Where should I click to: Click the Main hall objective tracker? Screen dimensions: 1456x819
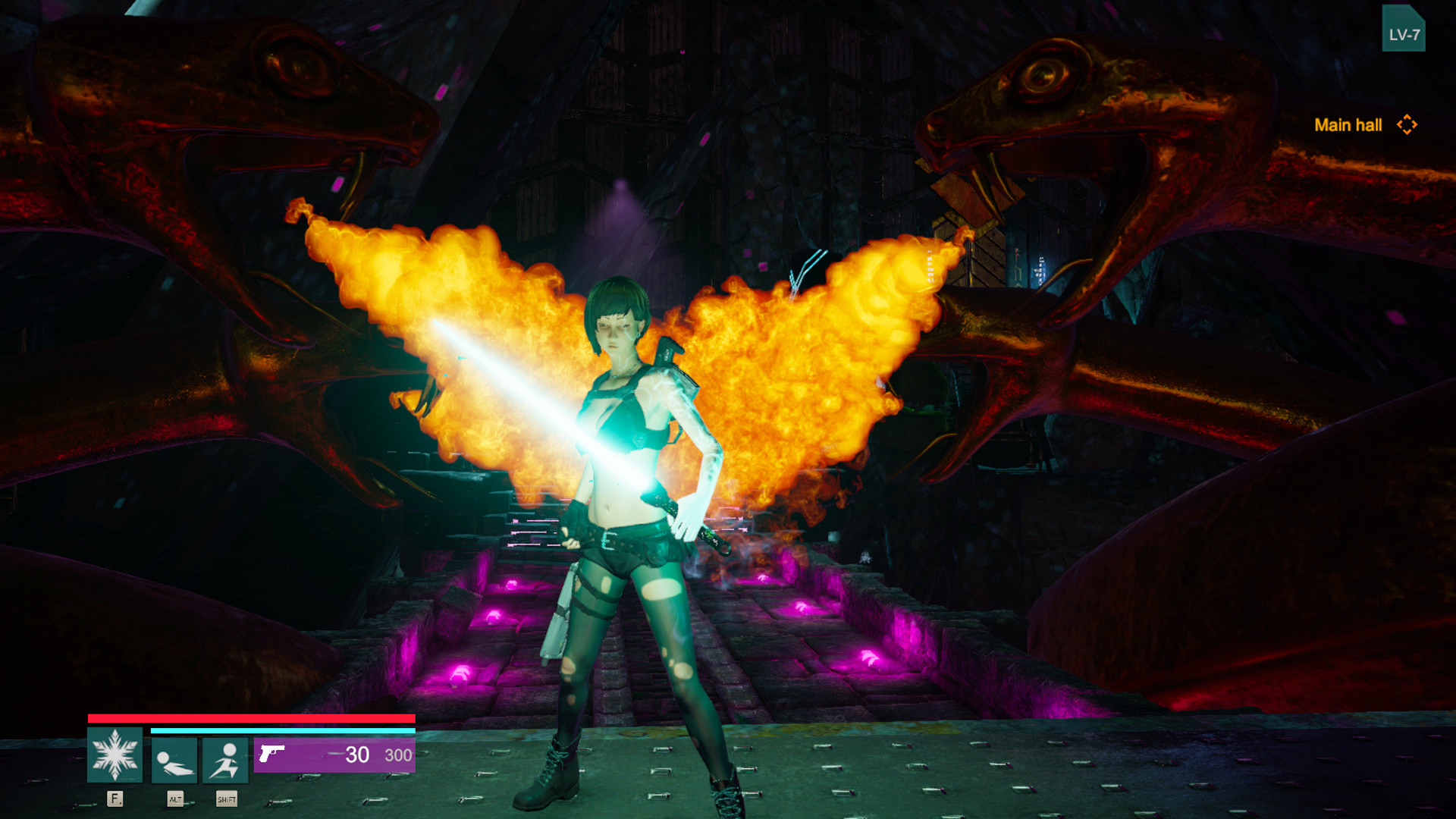coord(1364,125)
